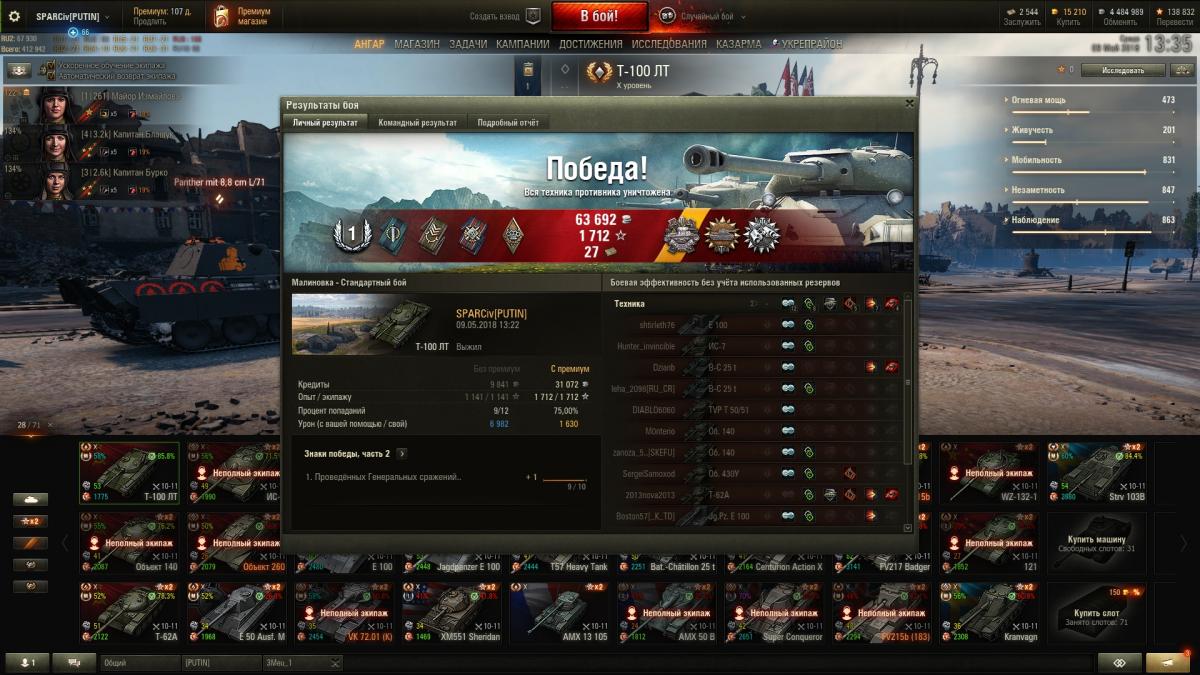Viewport: 1200px width, 675px height.
Task: Open the 'Подробный отчёт' tab
Action: pyautogui.click(x=507, y=123)
